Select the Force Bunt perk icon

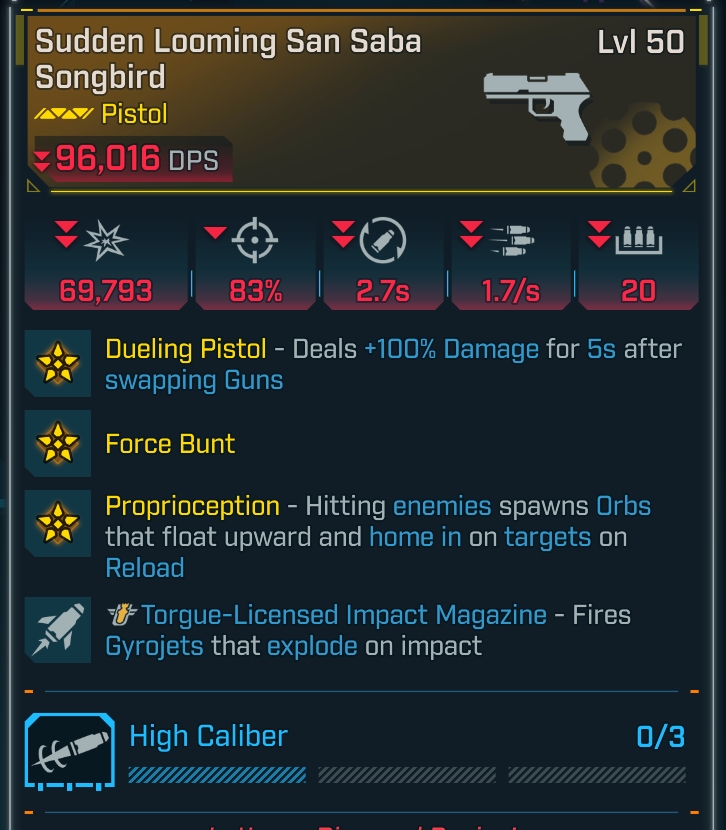(x=58, y=443)
